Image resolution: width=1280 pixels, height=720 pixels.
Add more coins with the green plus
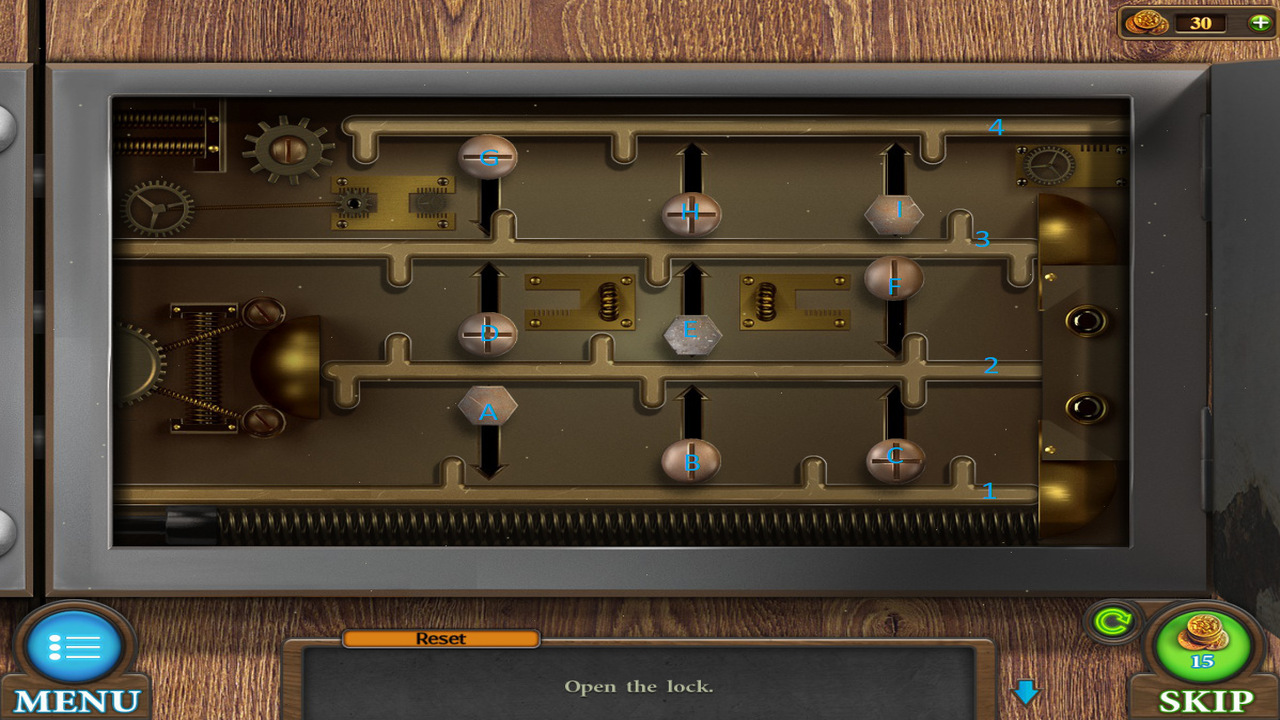point(1259,22)
